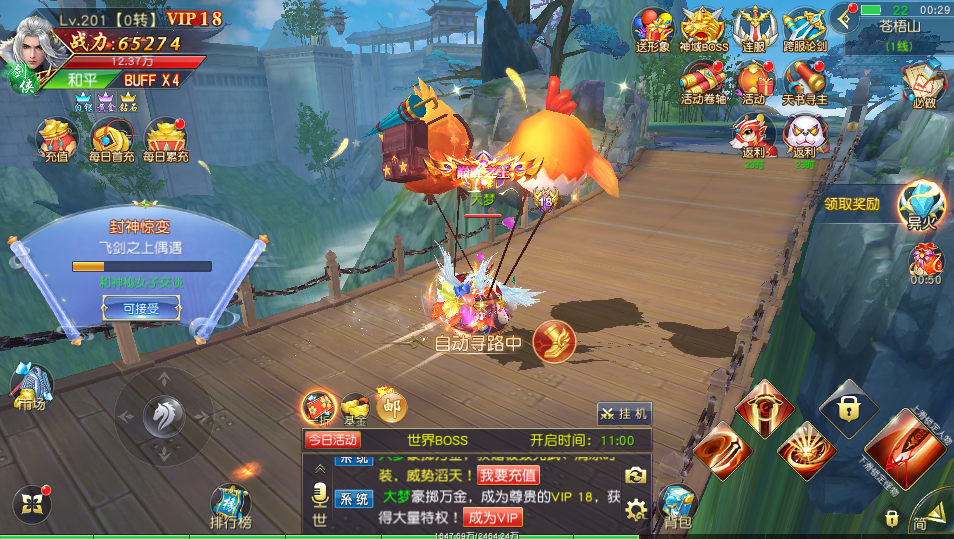
Task: Open the 天书寻主 event icon
Action: [x=804, y=82]
